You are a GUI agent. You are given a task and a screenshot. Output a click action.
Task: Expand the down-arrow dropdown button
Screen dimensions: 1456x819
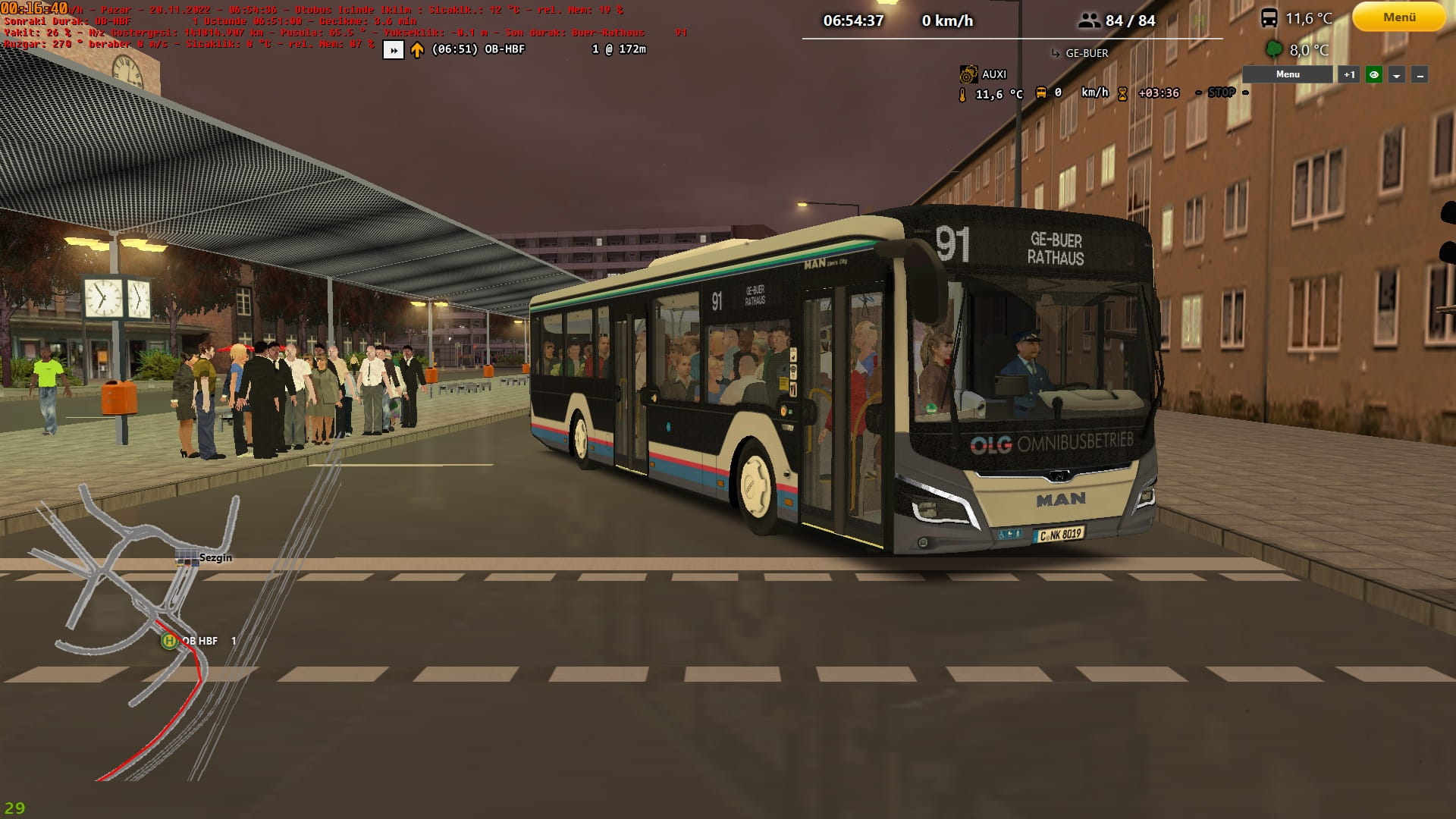coord(1397,74)
